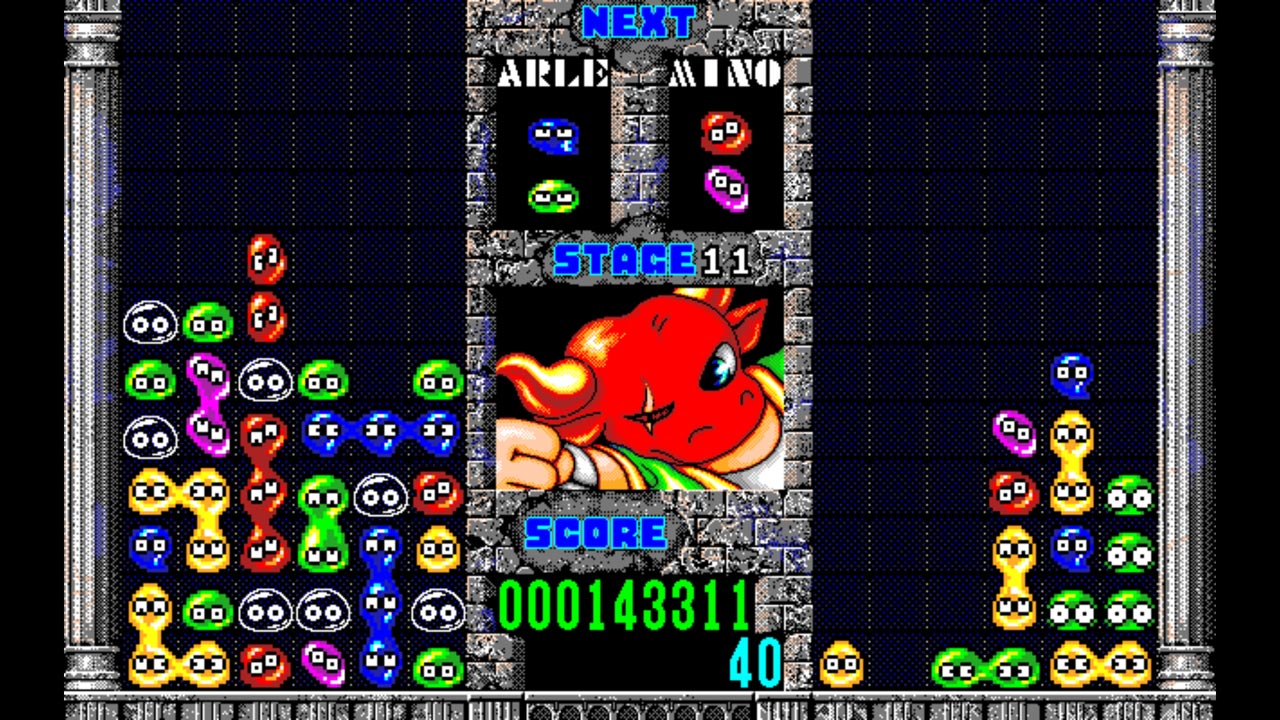
Task: Select the lone red puyo atop ARLE's stack
Action: click(265, 258)
